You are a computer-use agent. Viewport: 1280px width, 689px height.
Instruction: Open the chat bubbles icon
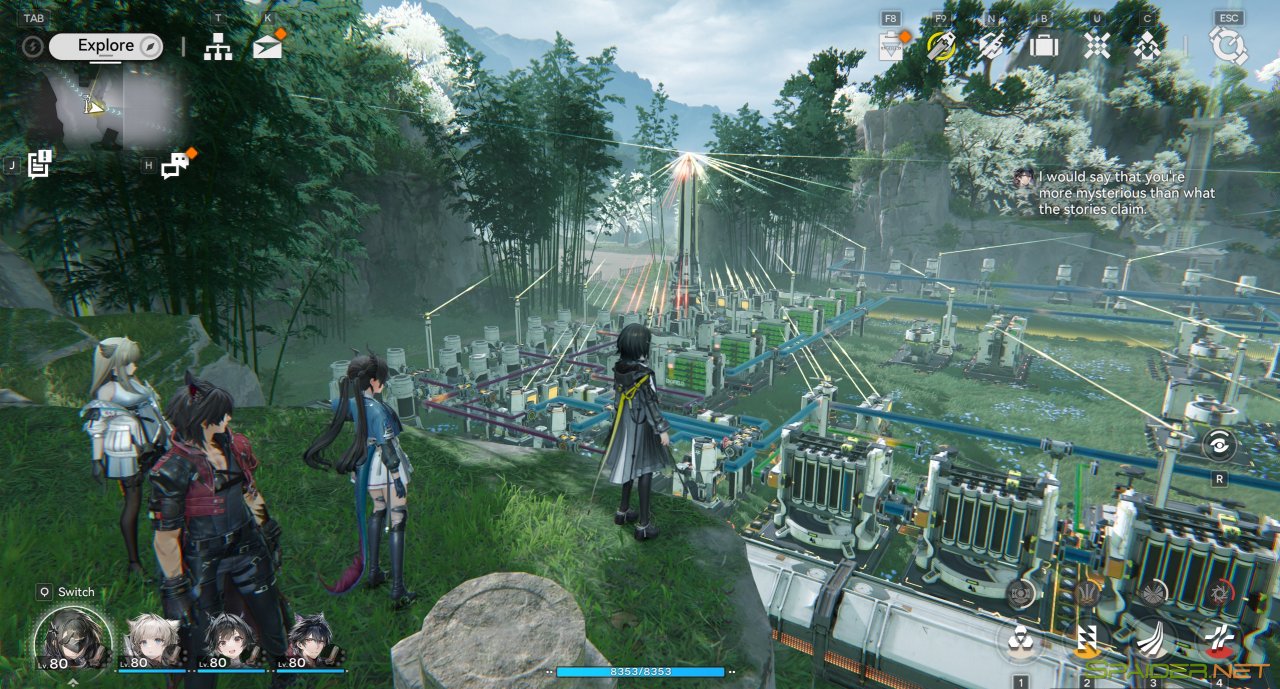click(175, 165)
